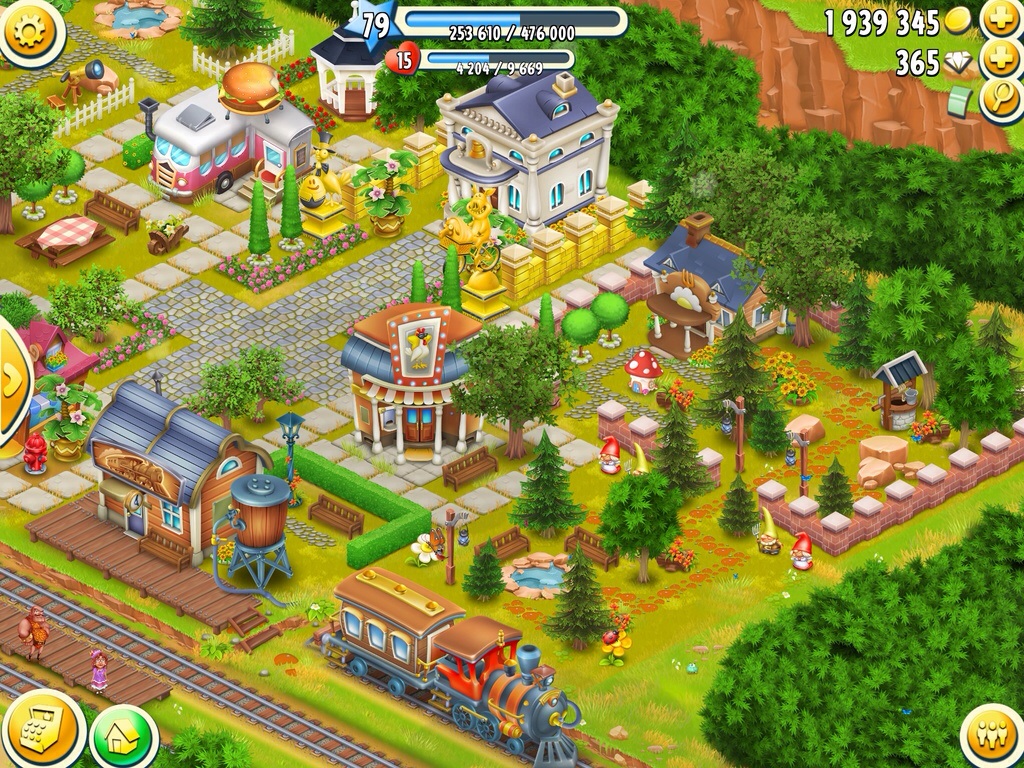
Task: Tap the plus button beside the coins
Action: click(x=999, y=19)
